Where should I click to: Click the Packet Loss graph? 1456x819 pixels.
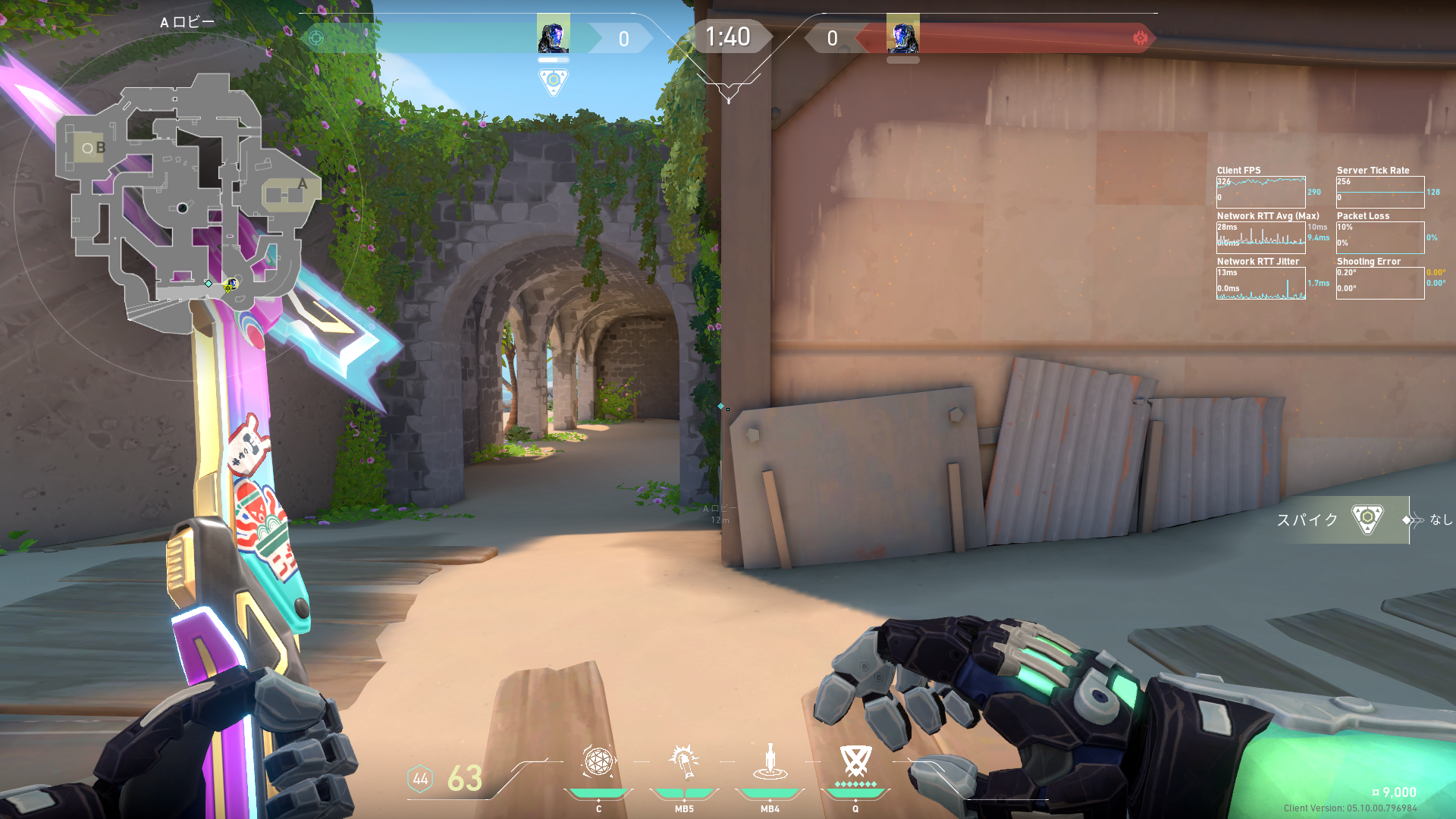click(1380, 237)
